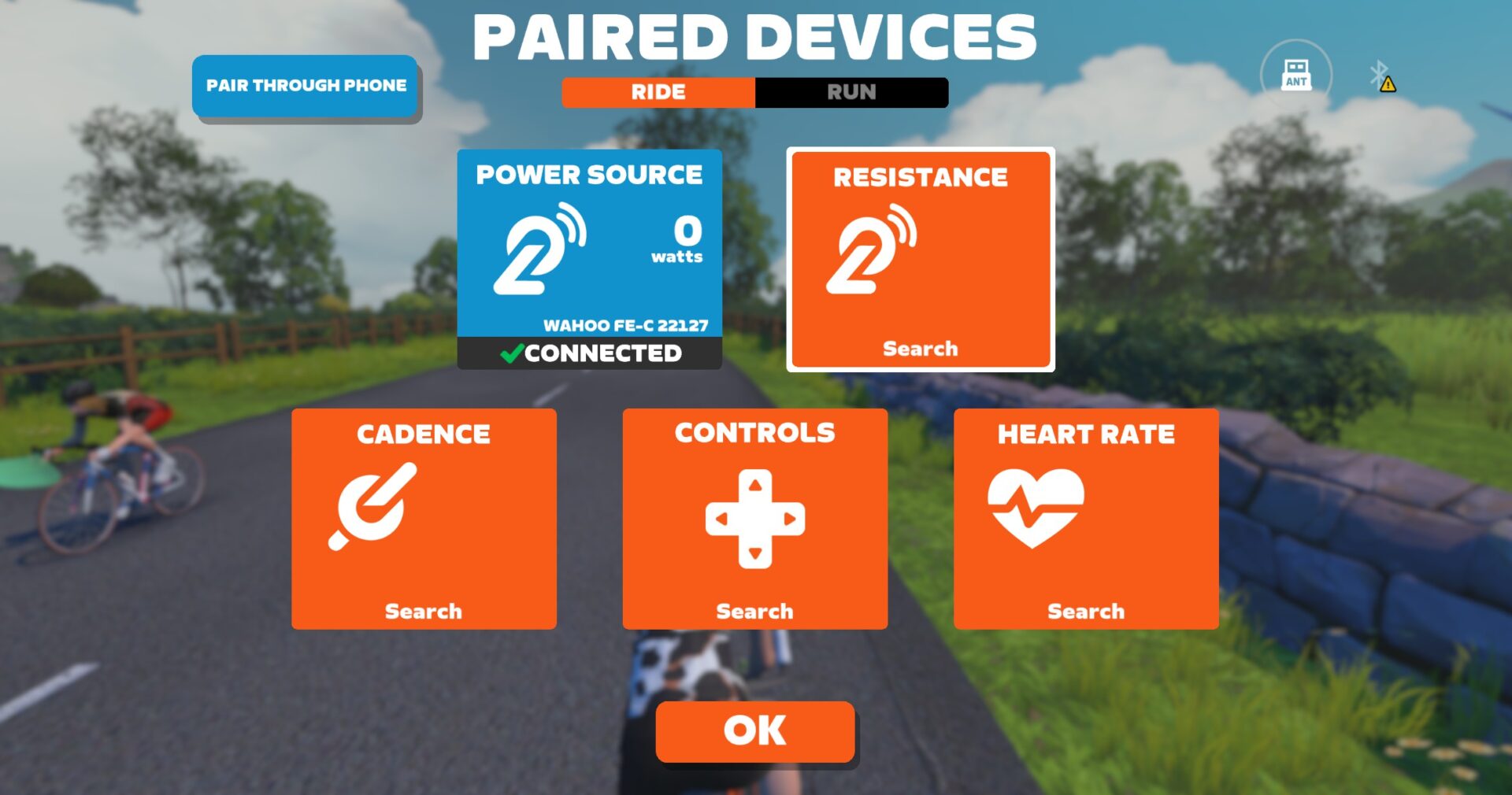Screen dimensions: 1512x795
Task: Begin searching for Controls devices
Action: pyautogui.click(x=755, y=611)
